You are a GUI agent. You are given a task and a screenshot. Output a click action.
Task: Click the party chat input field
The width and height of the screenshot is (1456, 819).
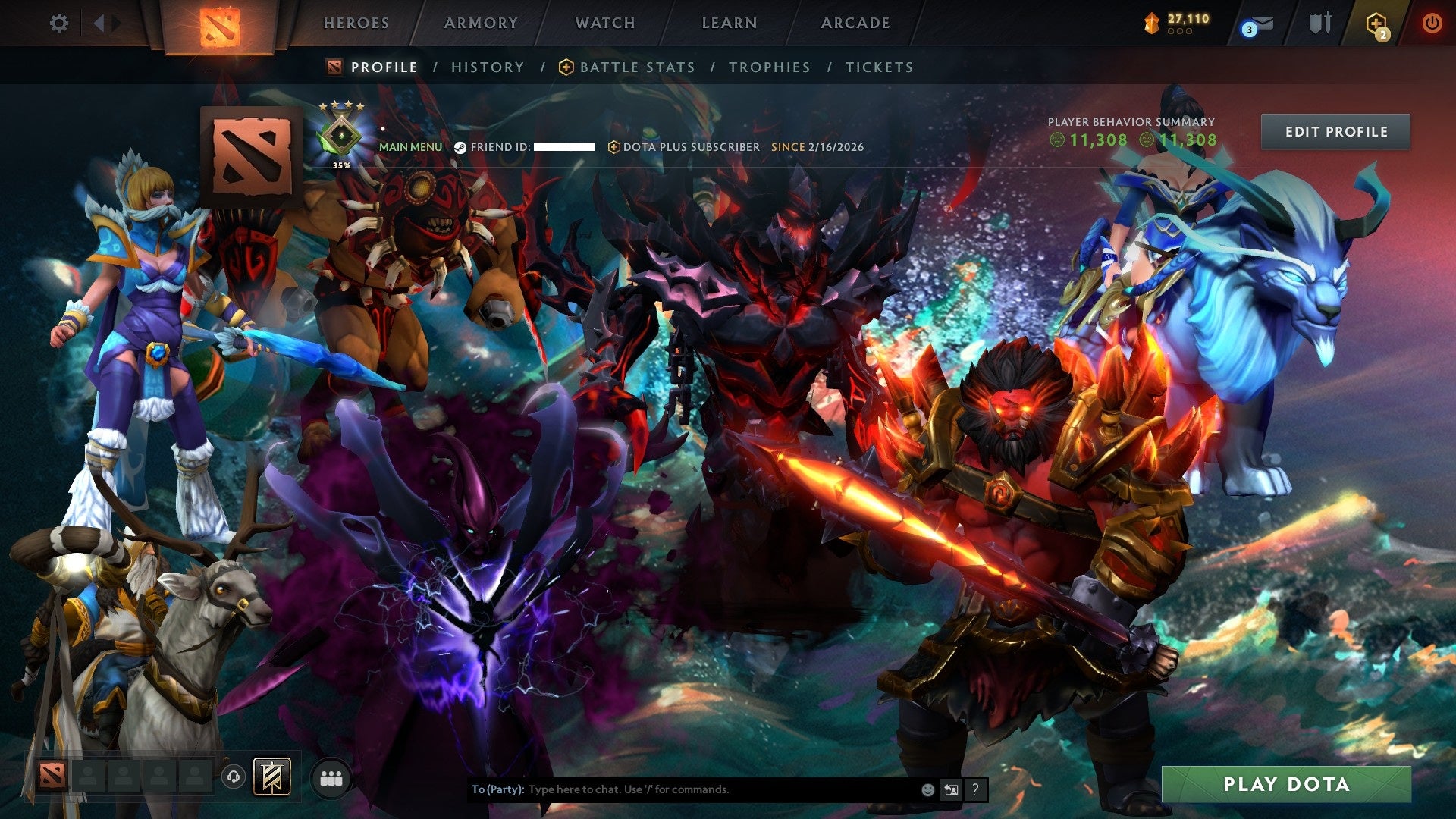pos(682,789)
